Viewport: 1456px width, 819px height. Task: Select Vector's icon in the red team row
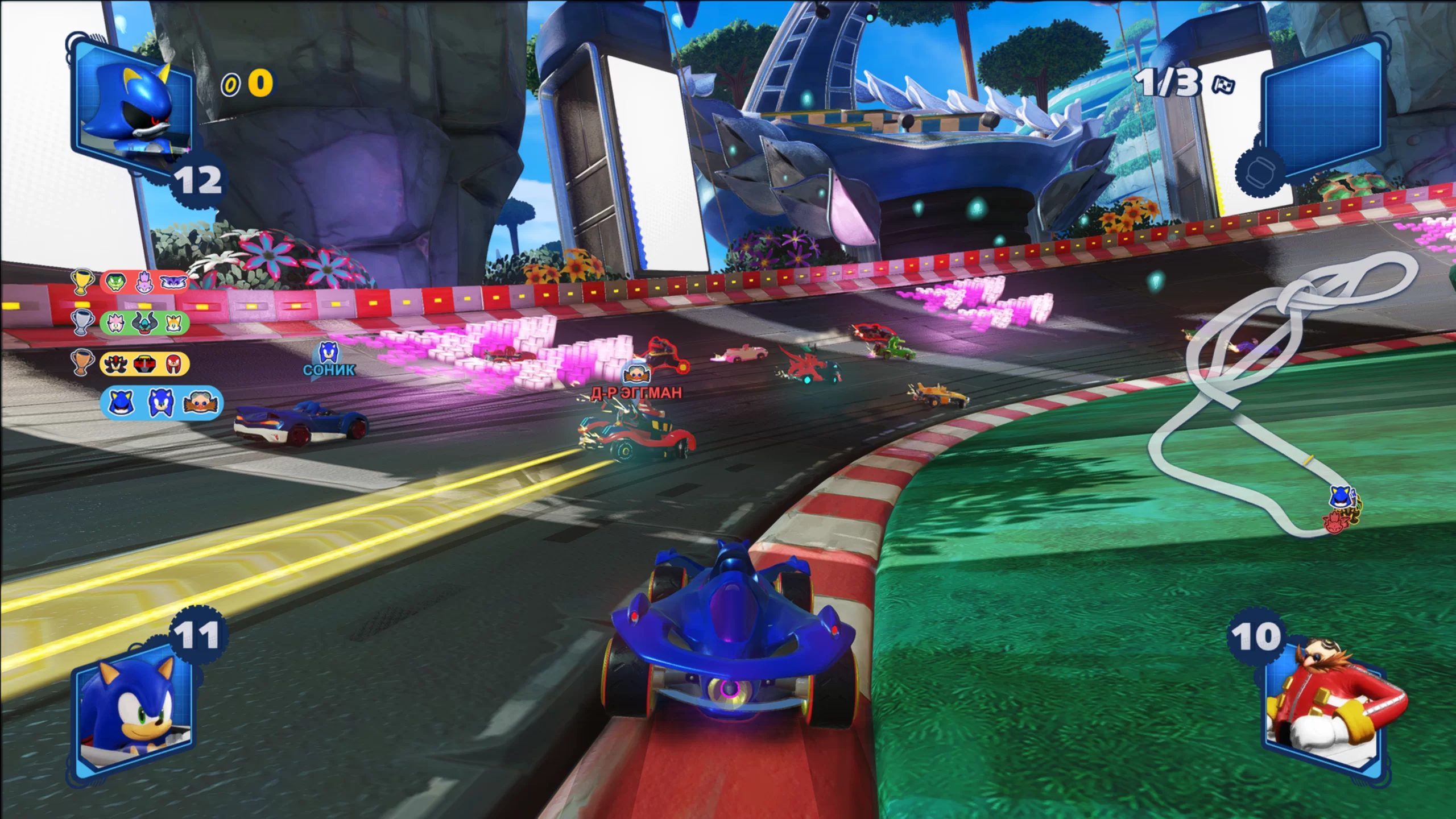tap(116, 282)
